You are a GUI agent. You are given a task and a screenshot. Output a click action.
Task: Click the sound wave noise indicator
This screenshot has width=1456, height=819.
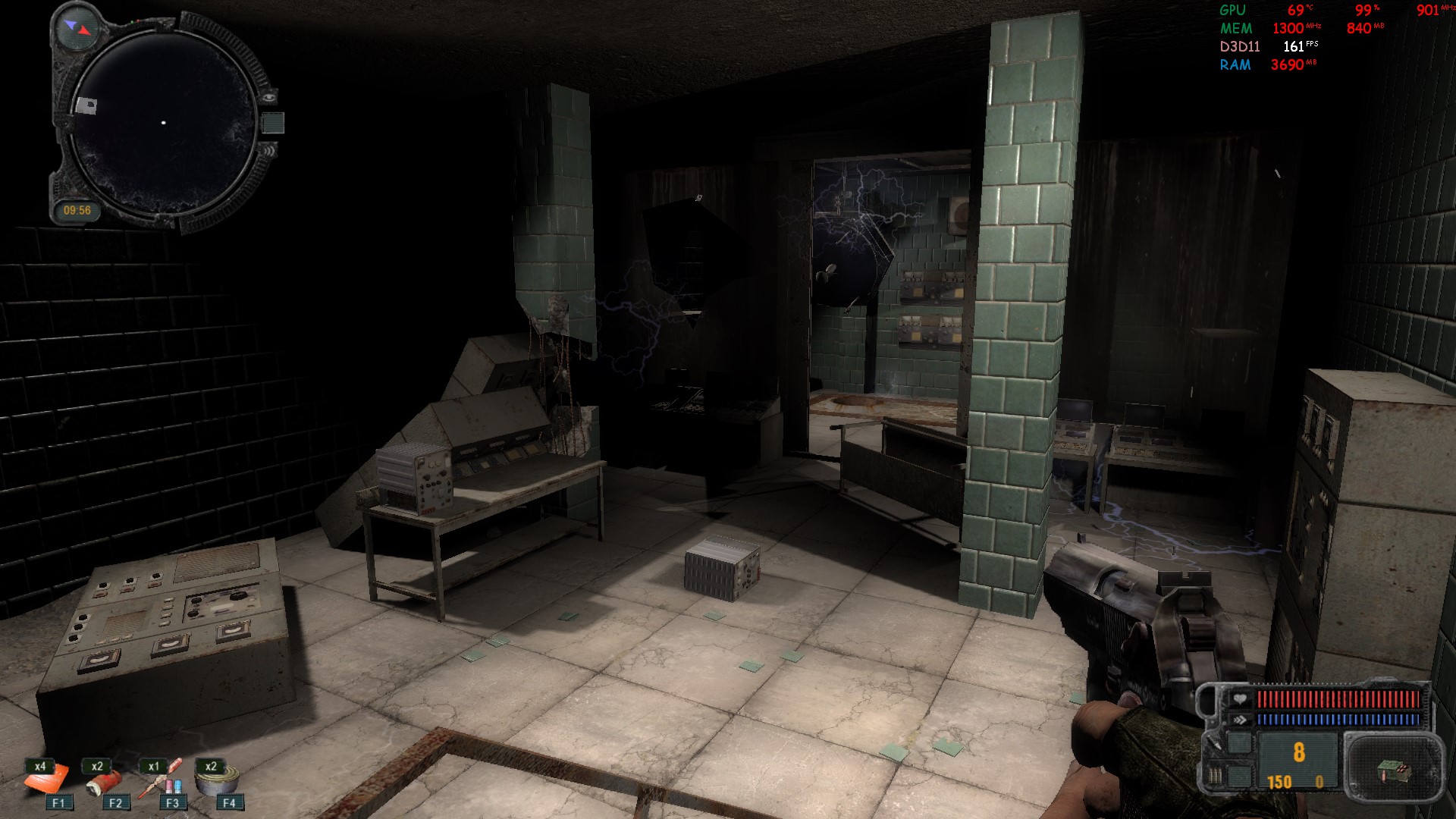(x=269, y=151)
